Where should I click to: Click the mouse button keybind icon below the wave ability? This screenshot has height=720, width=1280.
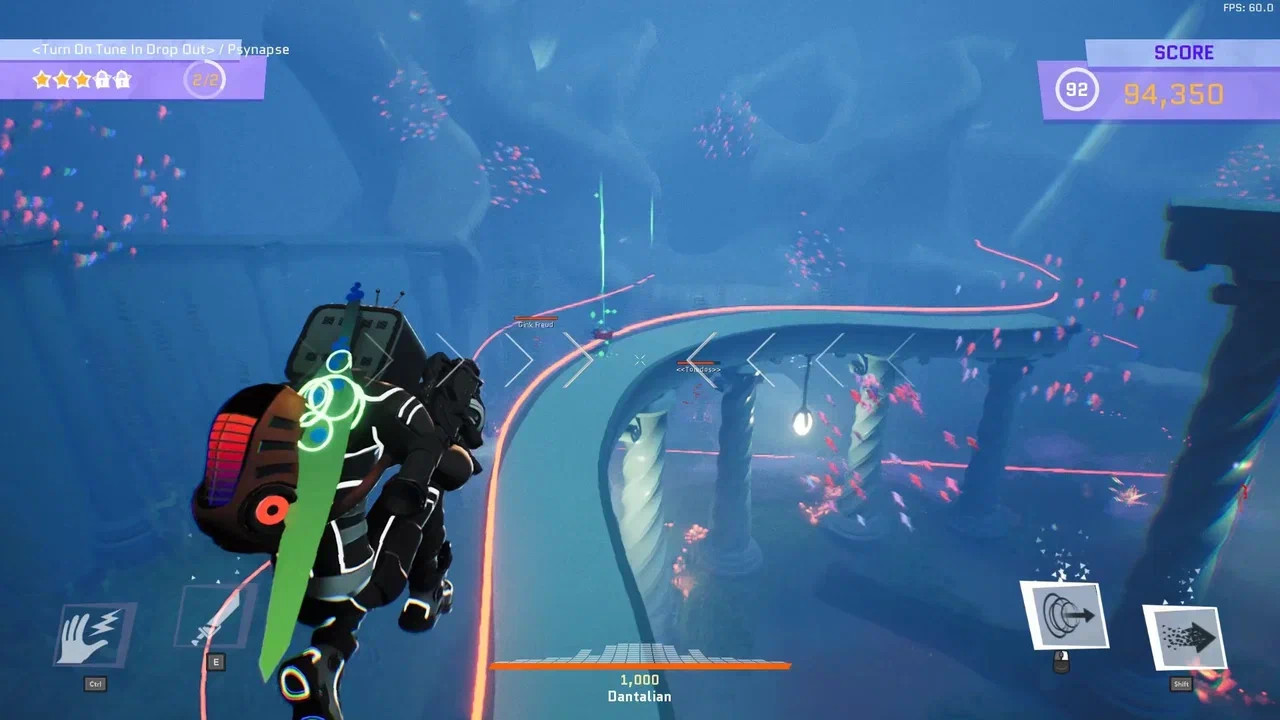click(1062, 662)
